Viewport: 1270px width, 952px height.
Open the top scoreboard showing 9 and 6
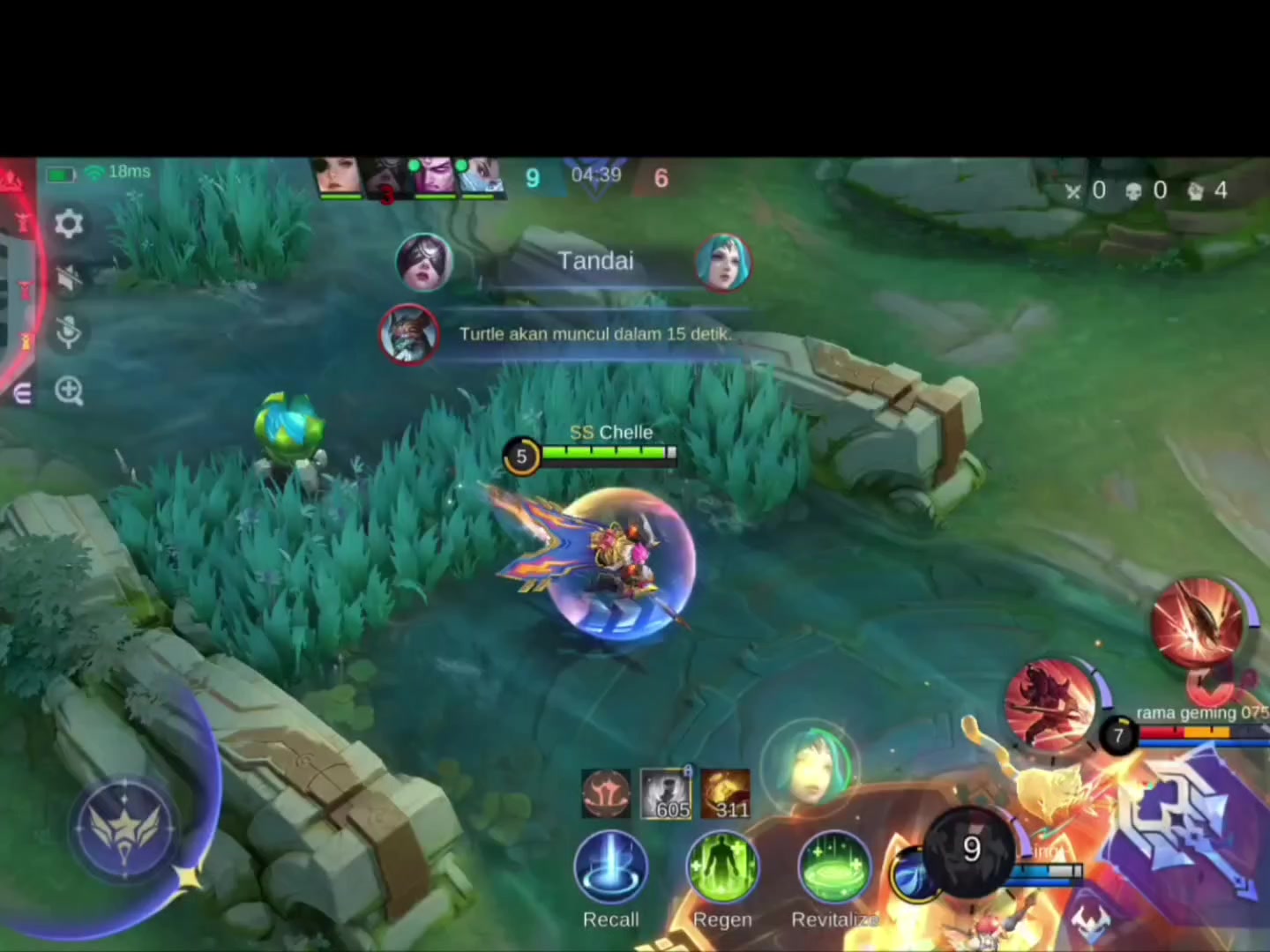coord(595,176)
